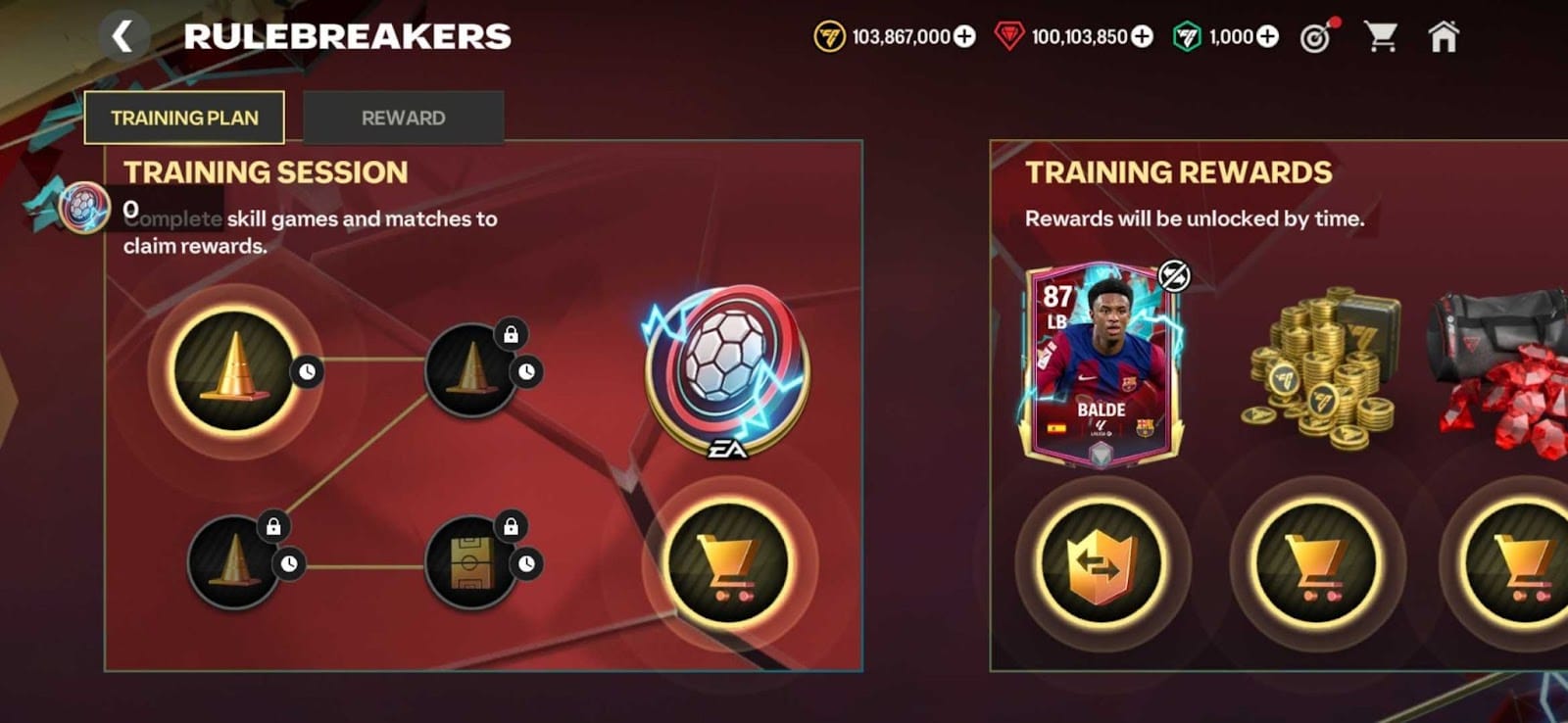The height and width of the screenshot is (723, 1568).
Task: Open the locked pitch training node
Action: pos(472,561)
